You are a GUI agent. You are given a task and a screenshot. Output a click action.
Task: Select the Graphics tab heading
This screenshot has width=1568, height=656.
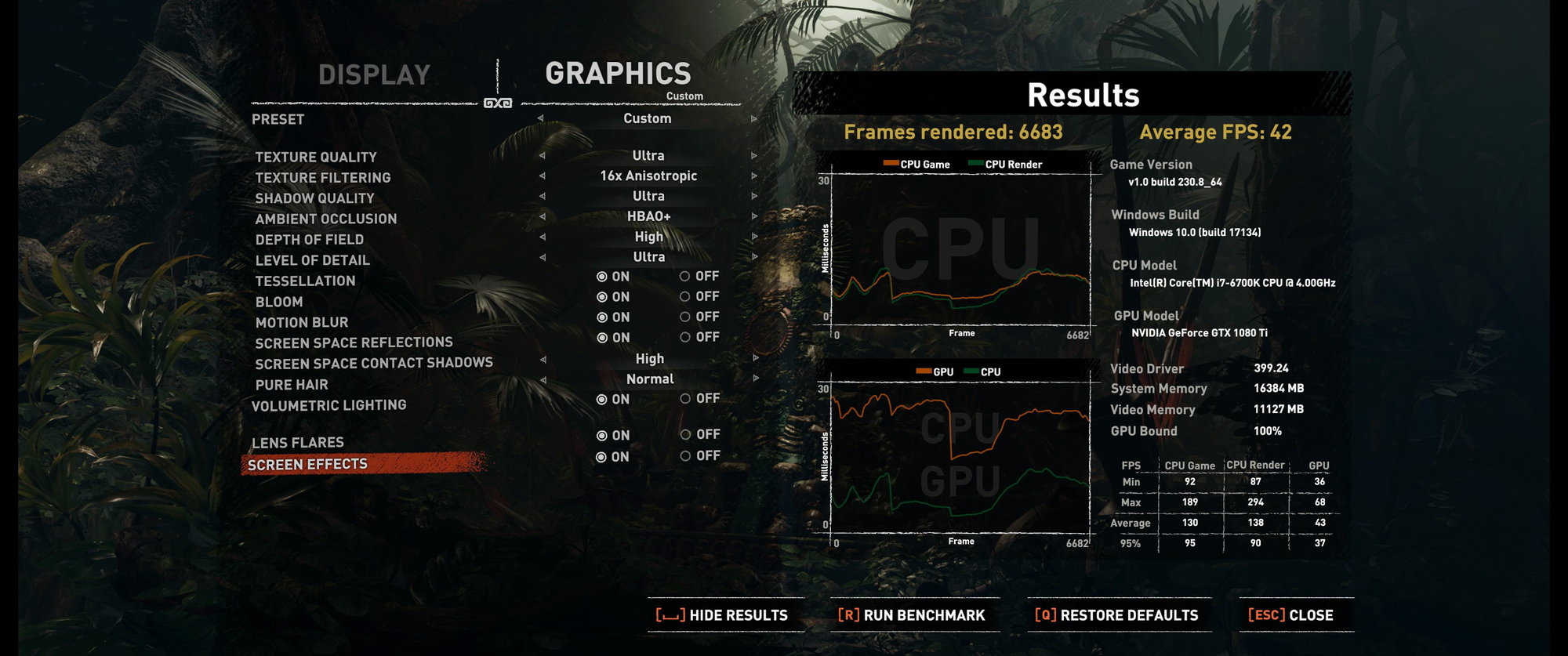tap(618, 74)
